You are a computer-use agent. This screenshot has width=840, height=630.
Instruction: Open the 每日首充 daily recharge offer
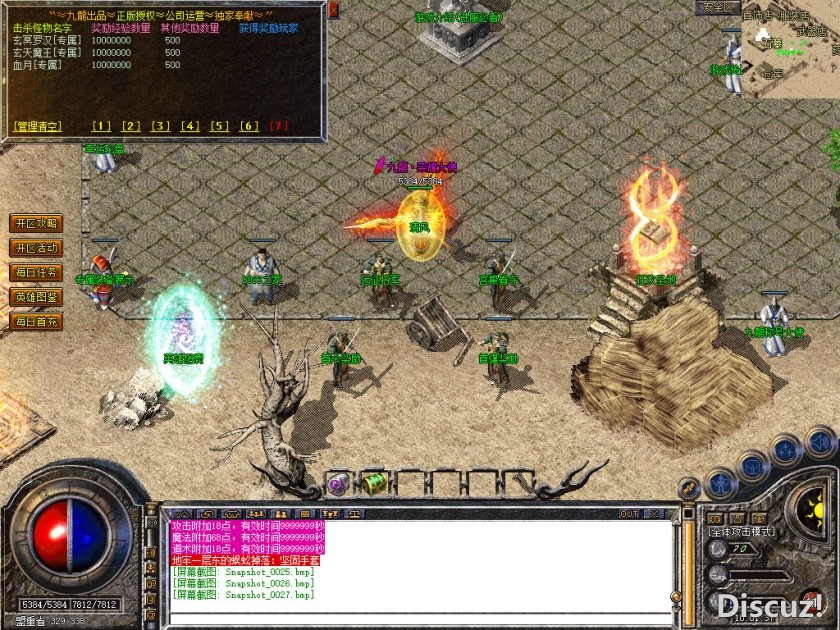(x=35, y=322)
